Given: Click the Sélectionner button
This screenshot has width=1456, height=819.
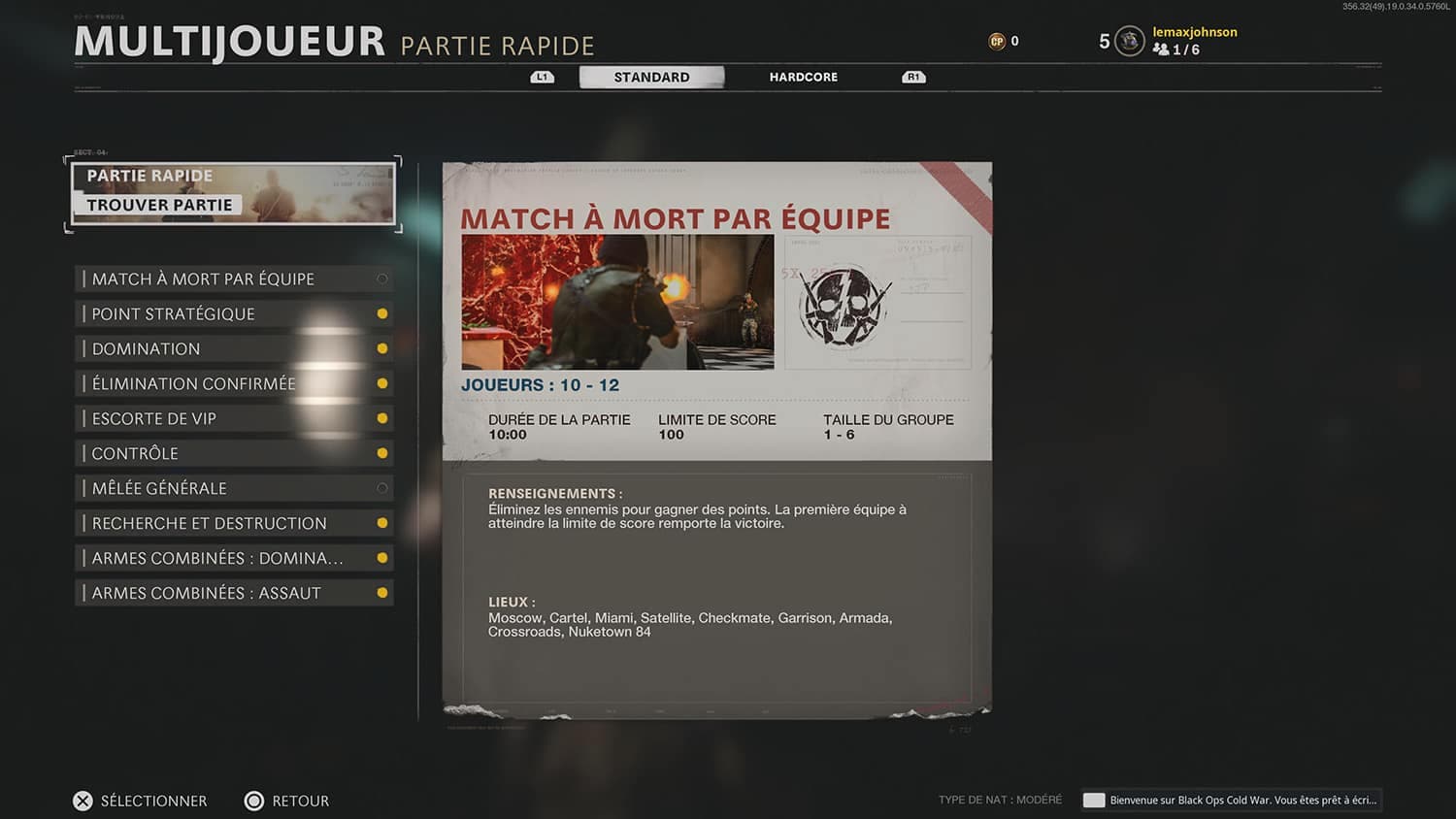Looking at the screenshot, I should point(153,800).
